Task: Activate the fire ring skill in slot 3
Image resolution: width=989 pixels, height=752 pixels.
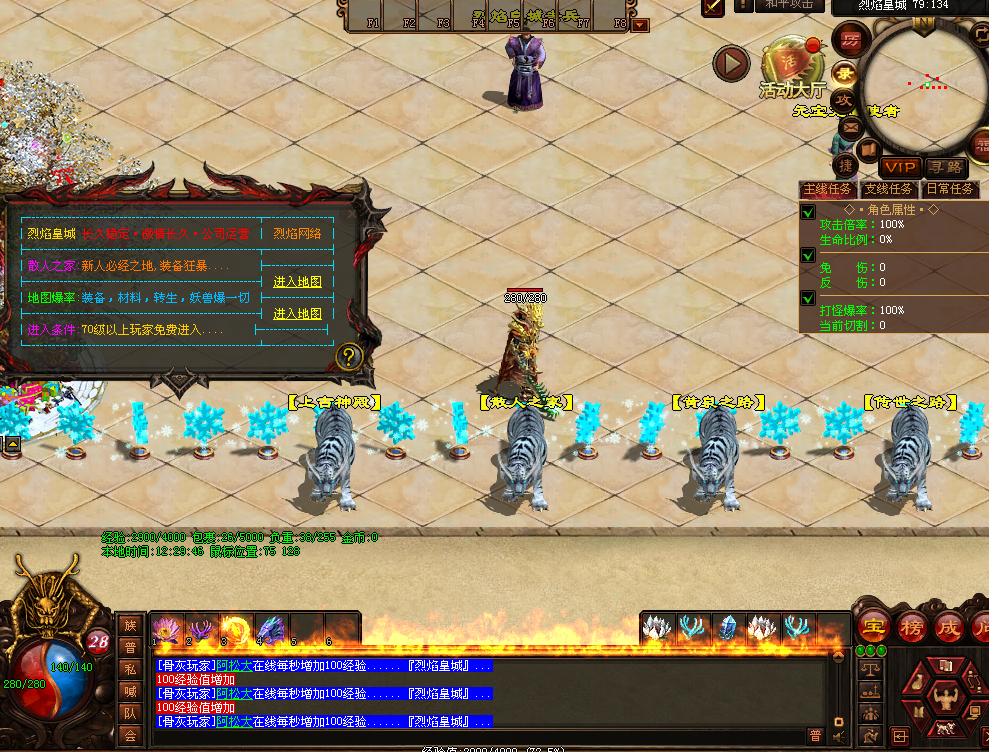Action: click(237, 628)
